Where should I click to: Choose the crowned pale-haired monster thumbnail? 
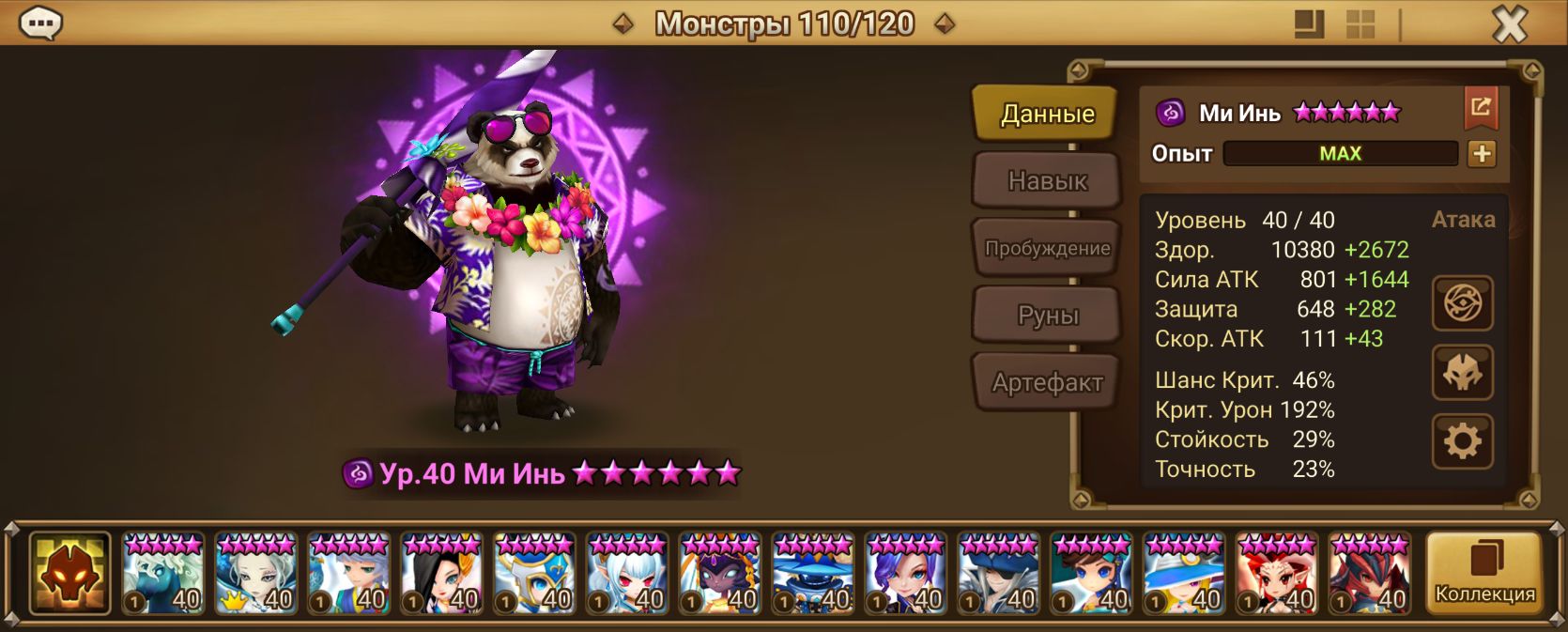click(x=255, y=574)
